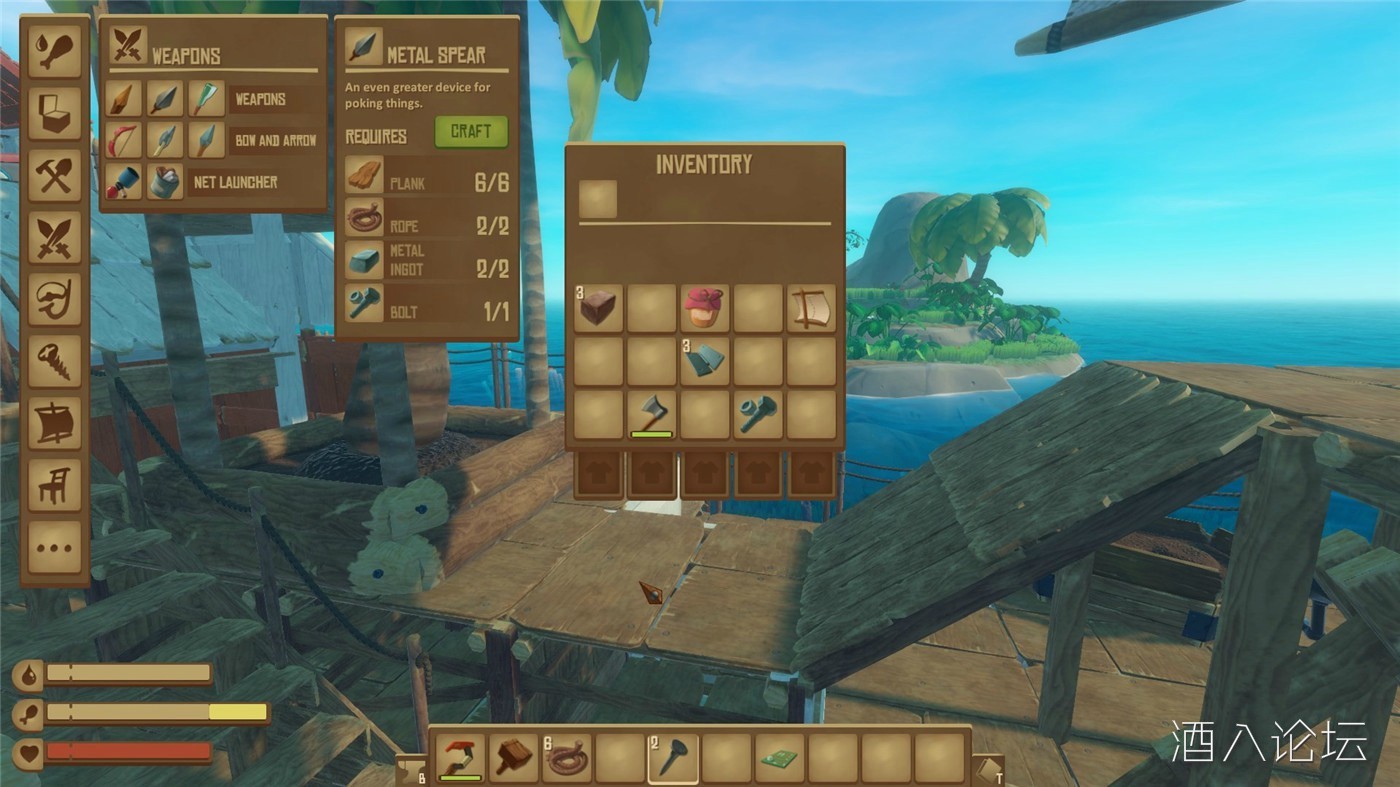Select the sail item in inventory

(x=811, y=308)
